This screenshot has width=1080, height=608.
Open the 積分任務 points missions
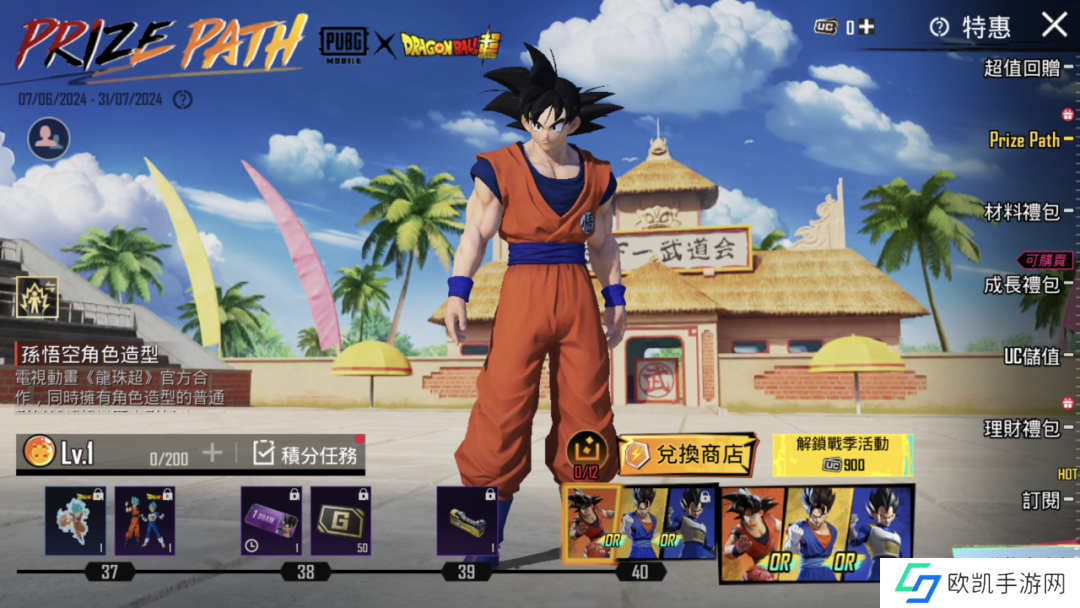(306, 454)
